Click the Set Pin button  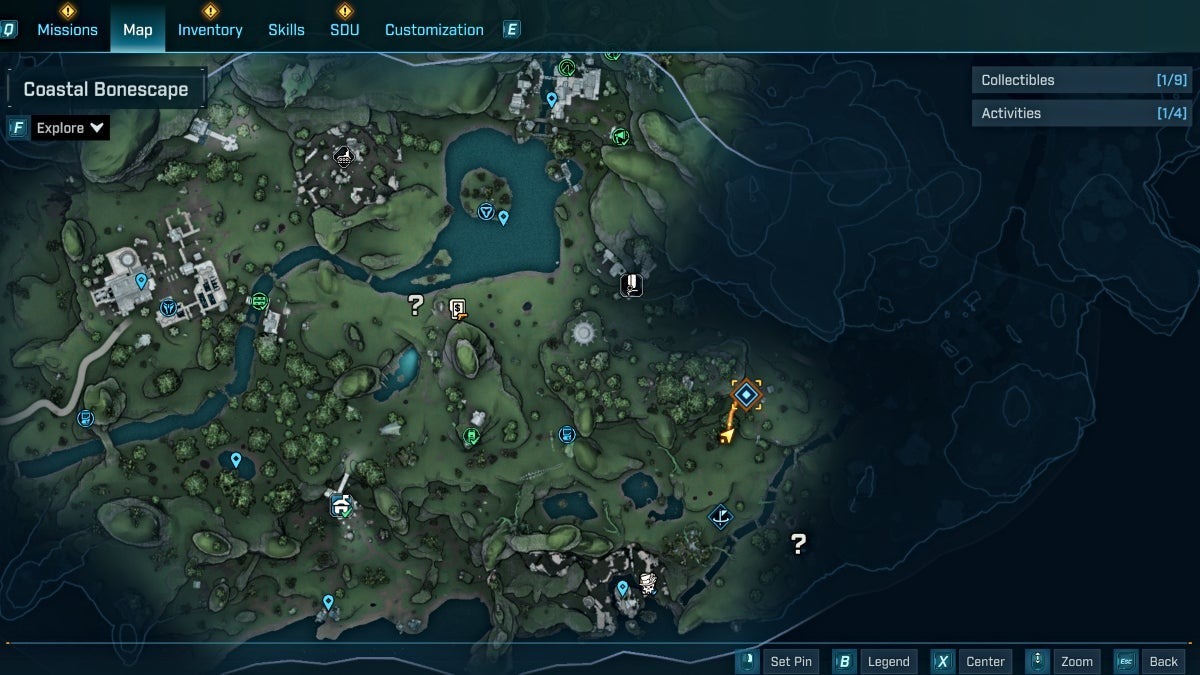pyautogui.click(x=779, y=661)
